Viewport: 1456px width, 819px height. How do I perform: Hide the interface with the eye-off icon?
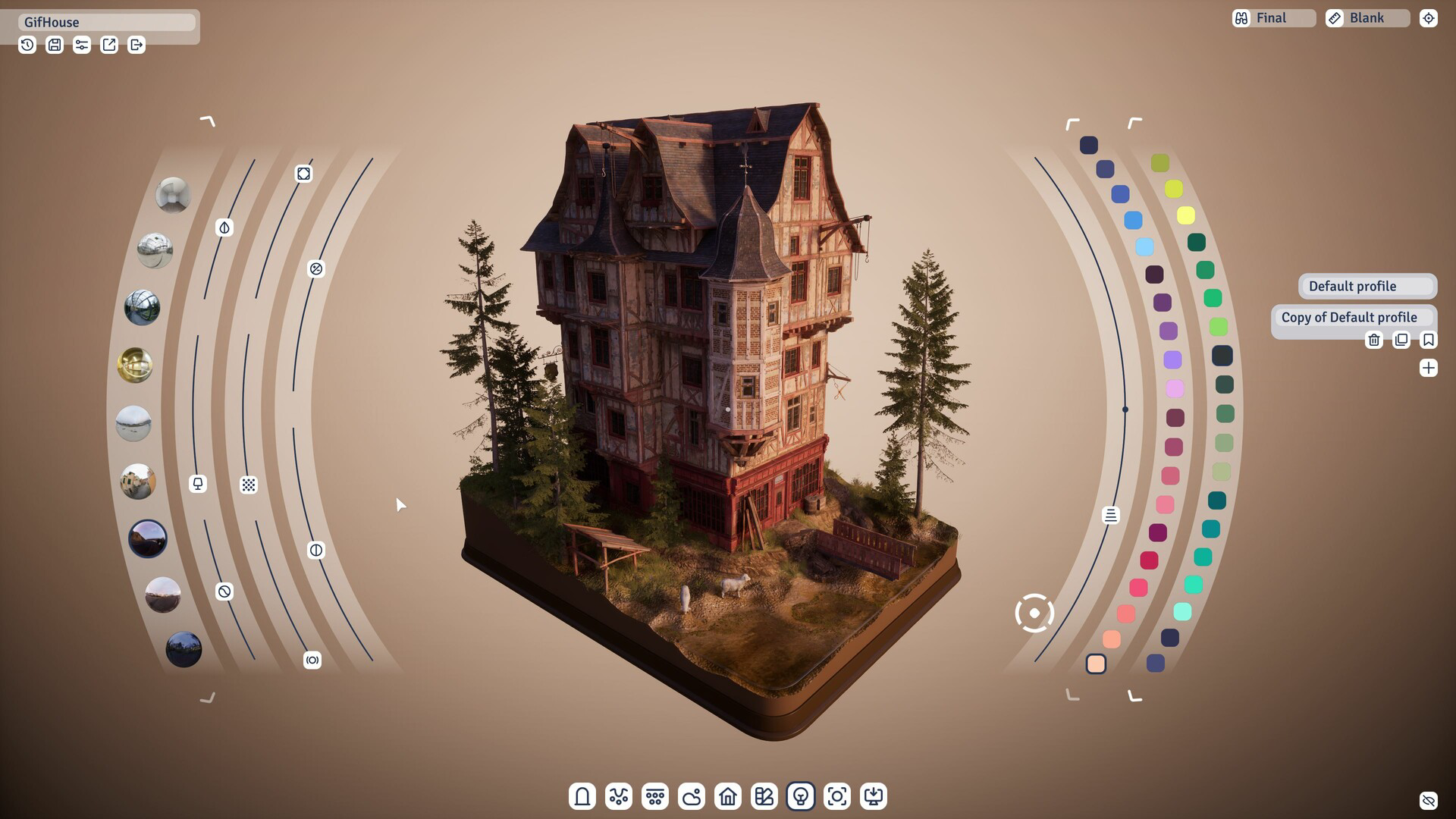1429,799
